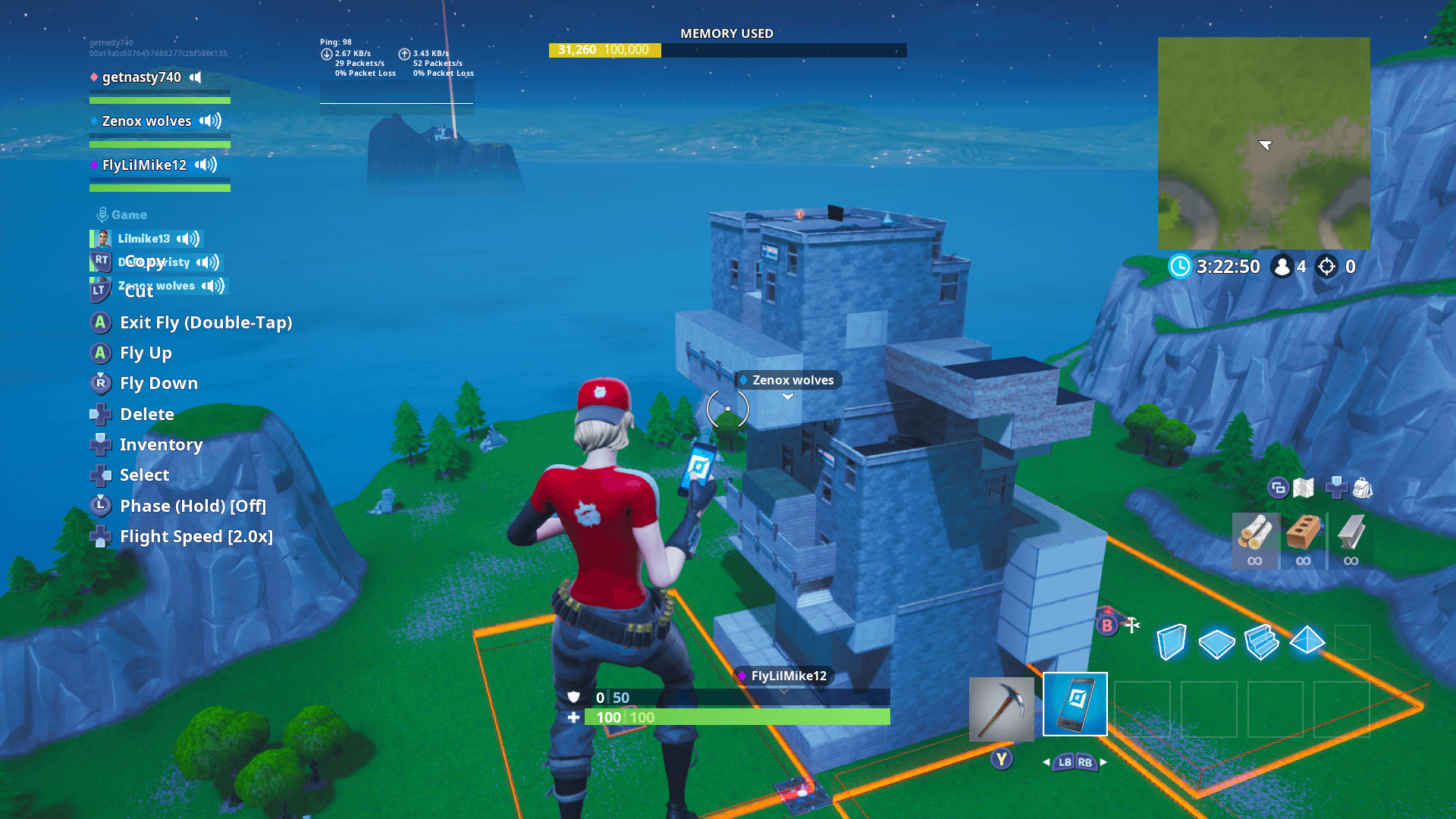Image resolution: width=1456 pixels, height=819 pixels.
Task: Select the wall build piece
Action: (1170, 641)
